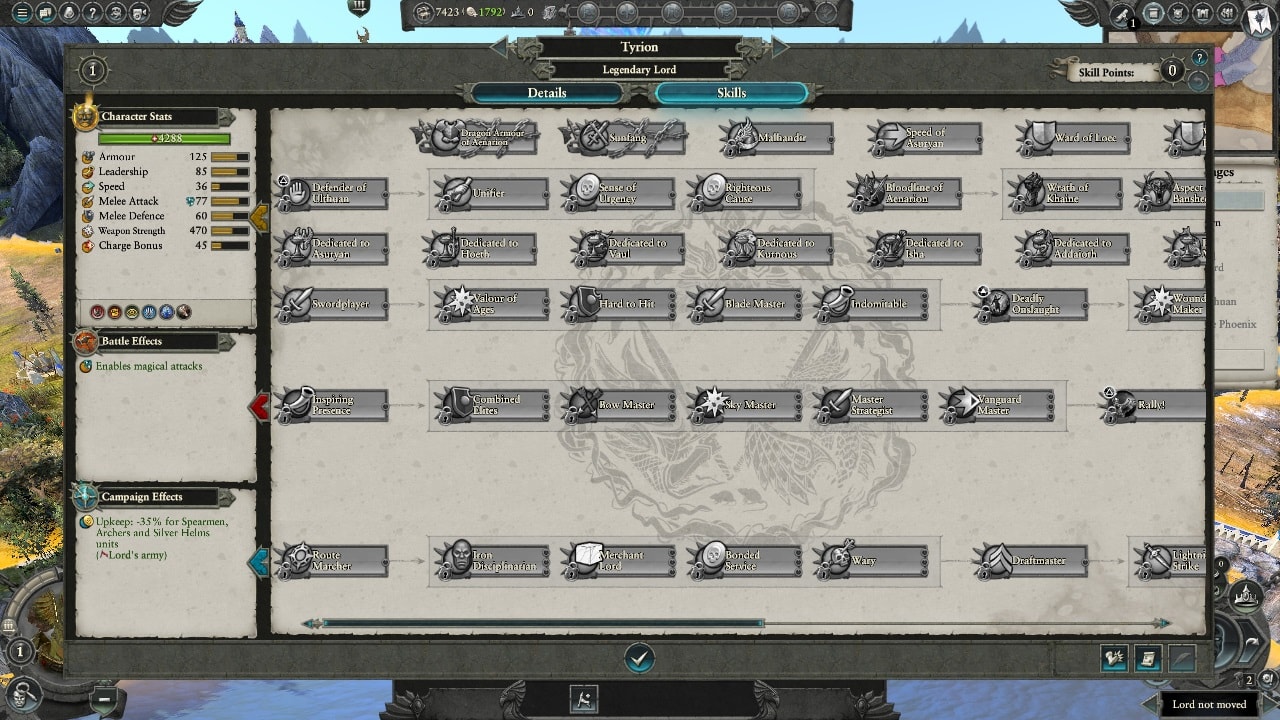Go to the previous lord arrow

pyautogui.click(x=498, y=48)
